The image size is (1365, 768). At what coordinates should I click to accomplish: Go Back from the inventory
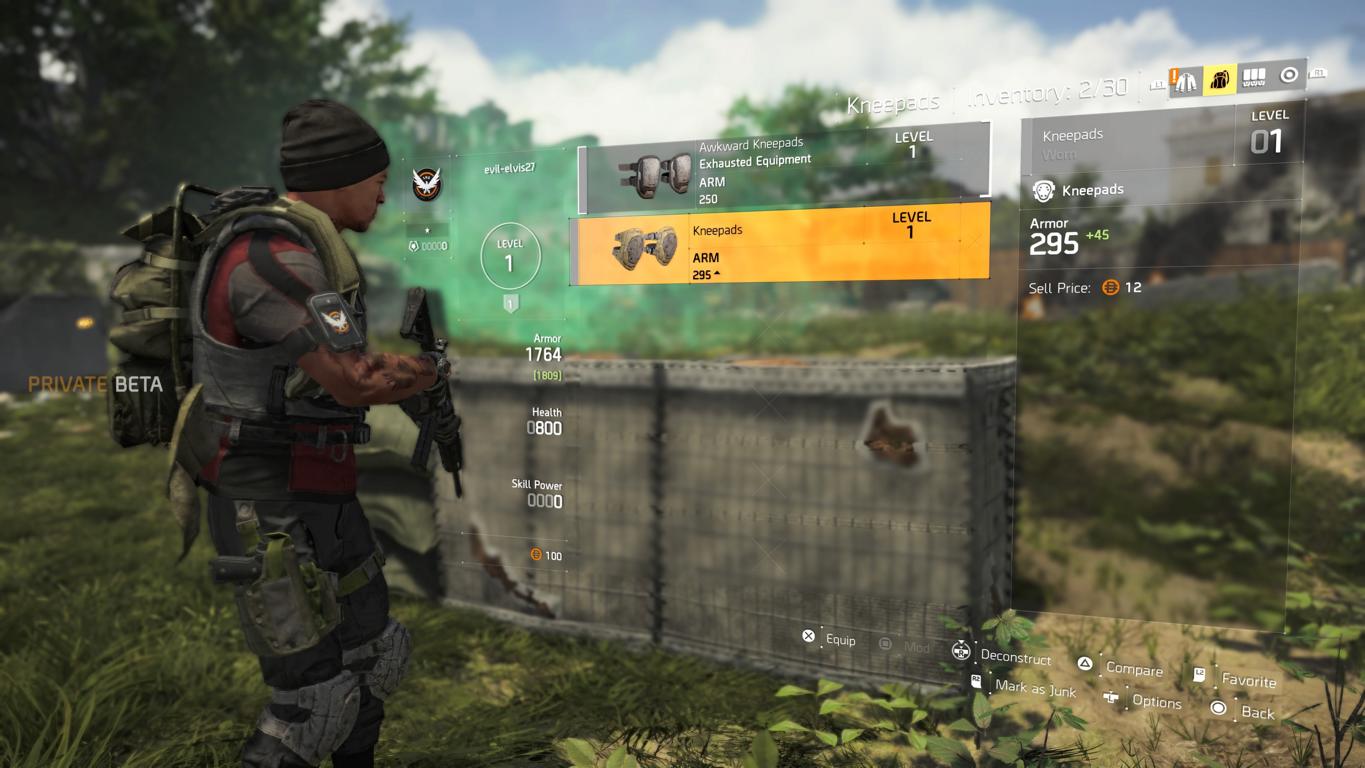(1246, 711)
